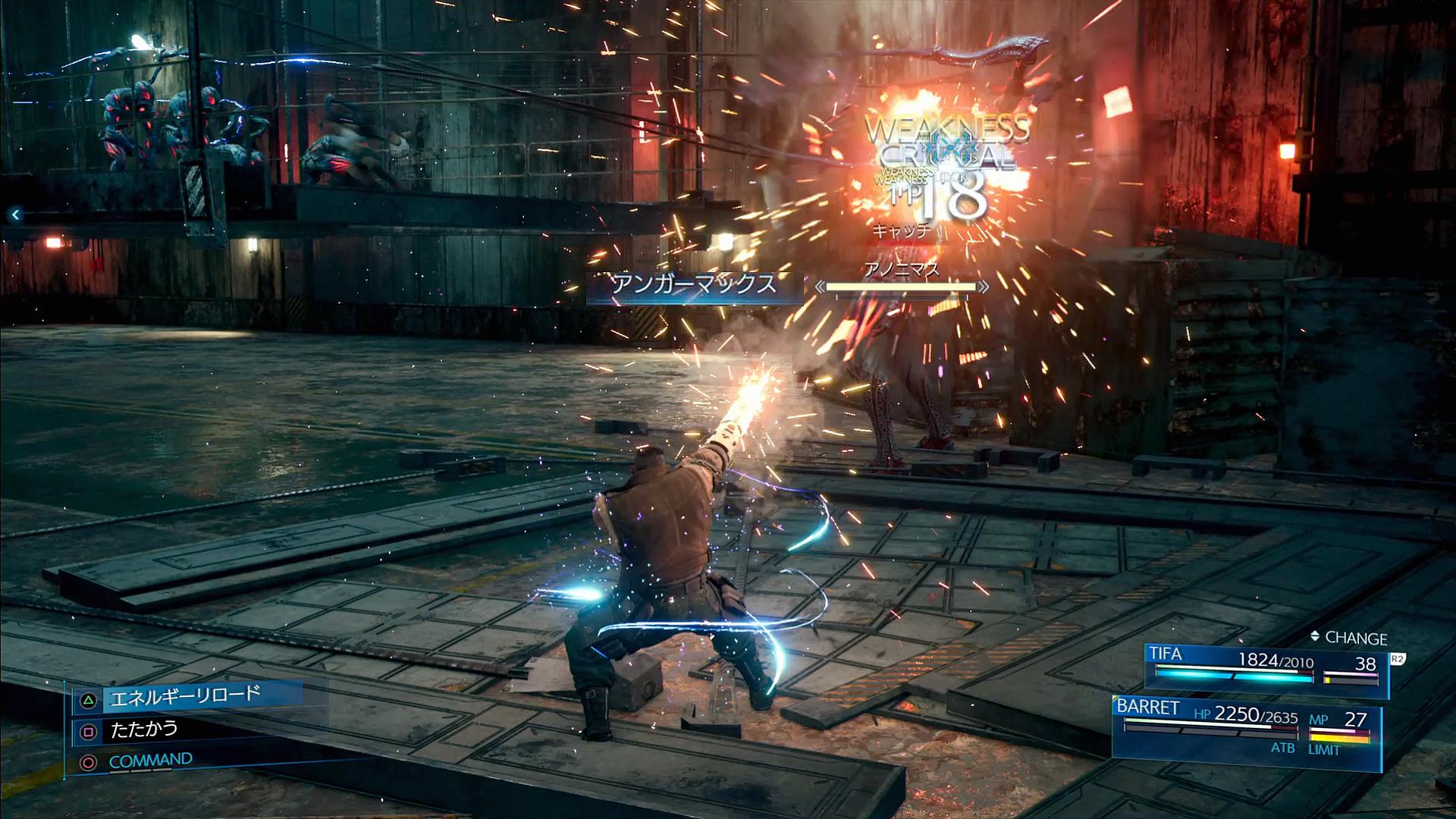The width and height of the screenshot is (1456, 819).
Task: Select the エネルギーリロード command
Action: pos(184,696)
